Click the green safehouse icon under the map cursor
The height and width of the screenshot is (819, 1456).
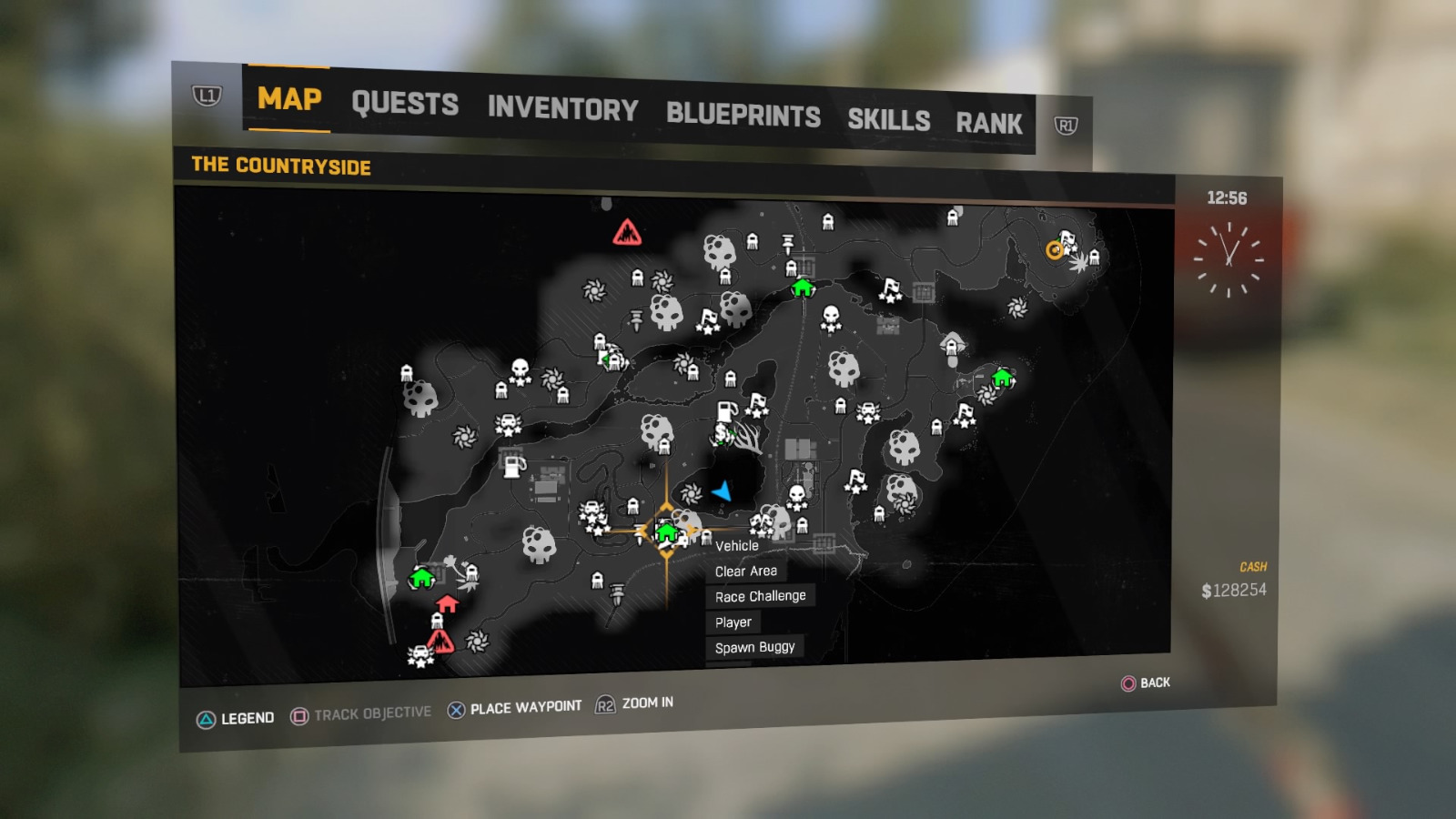[668, 531]
